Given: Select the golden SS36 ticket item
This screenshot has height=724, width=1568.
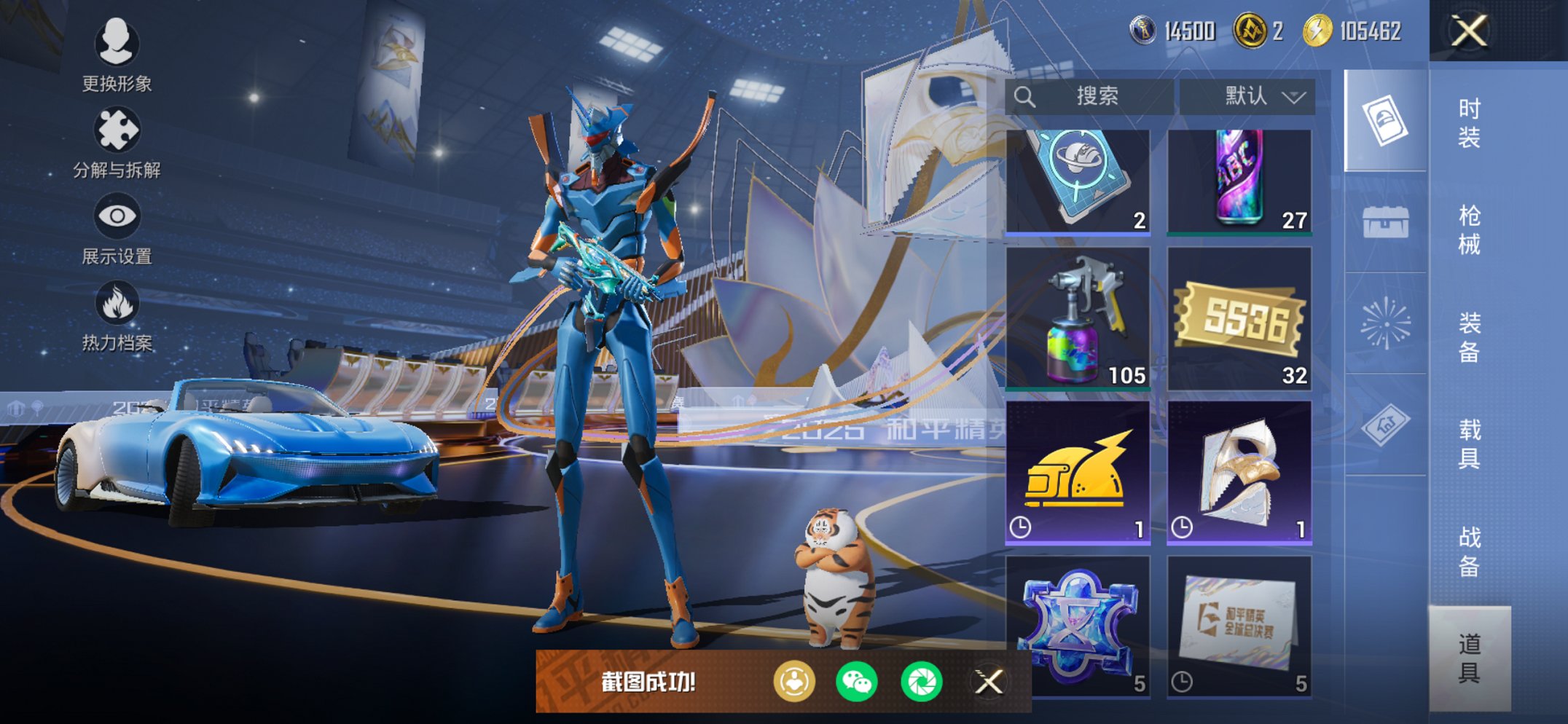Looking at the screenshot, I should coord(1239,319).
